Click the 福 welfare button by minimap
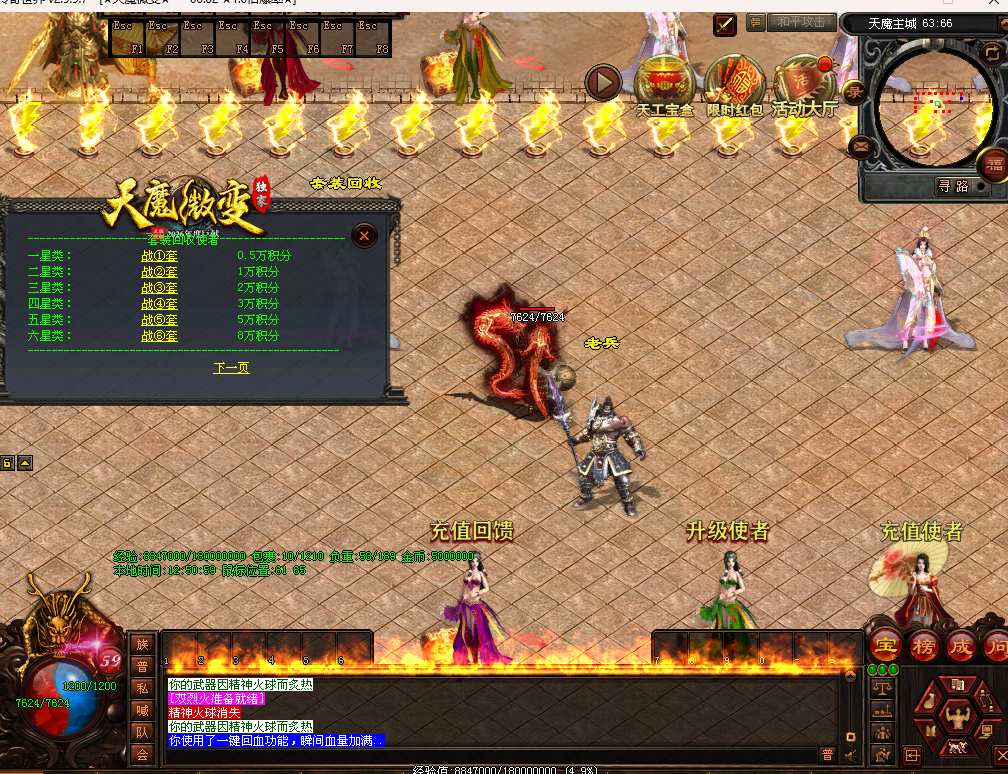 (x=993, y=162)
